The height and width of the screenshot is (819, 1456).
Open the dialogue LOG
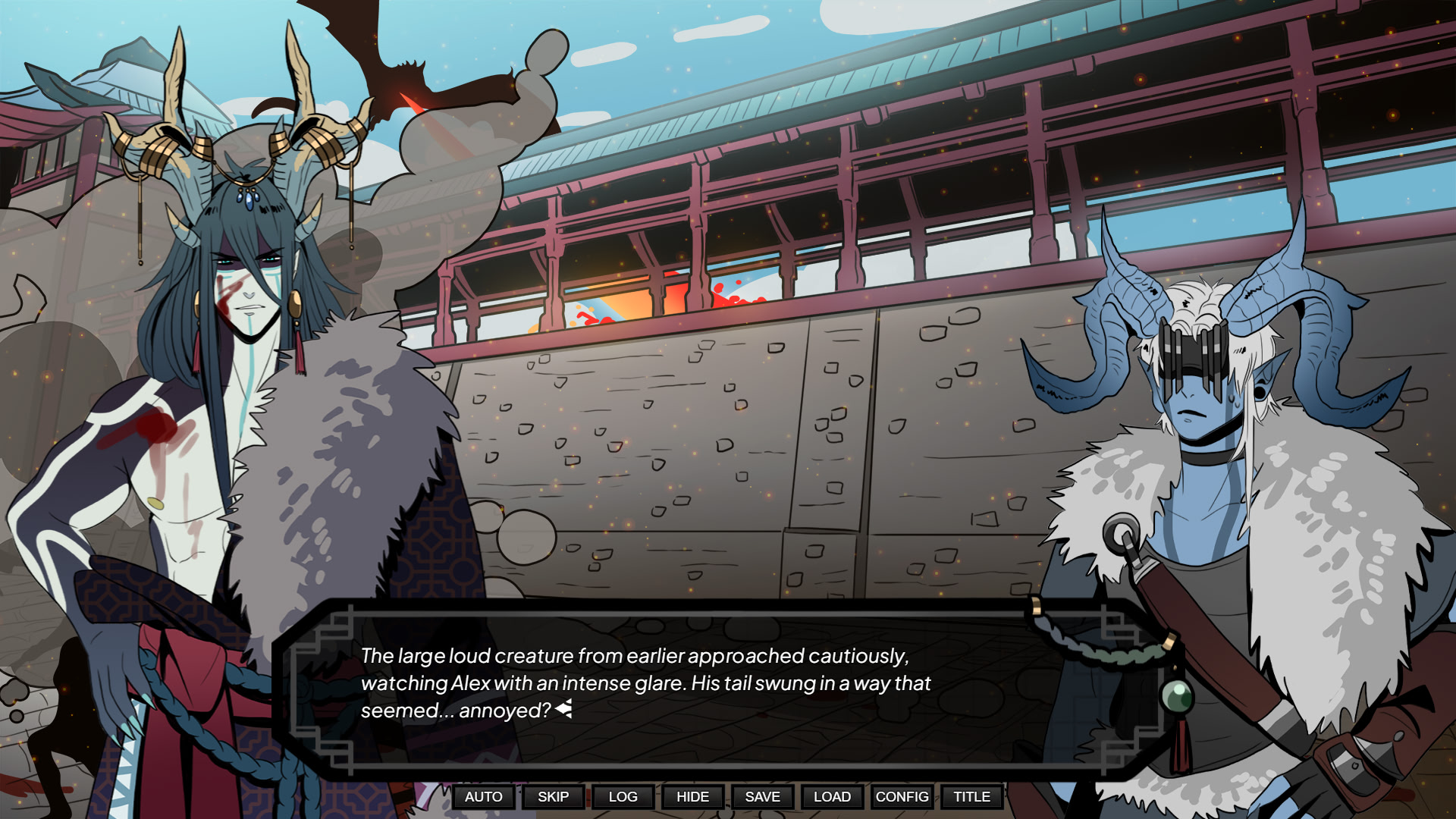[x=623, y=796]
